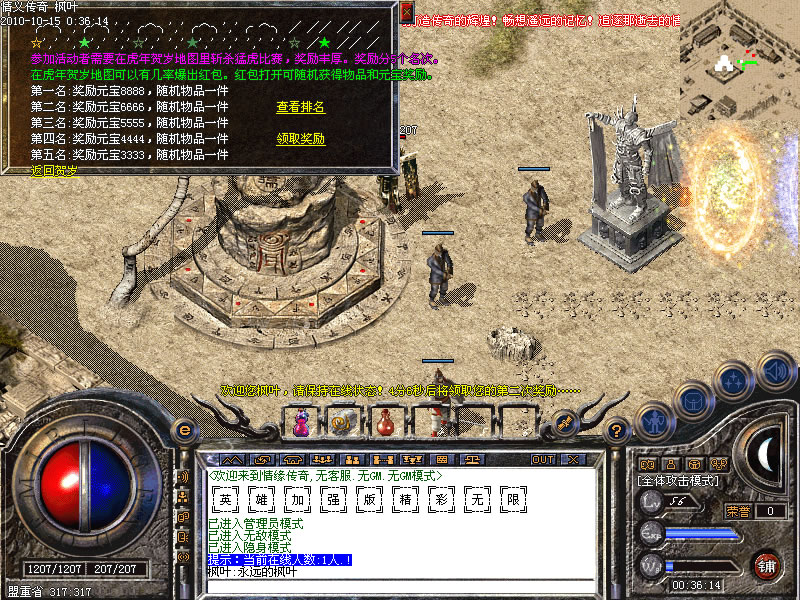Open the character equipment round button
Screen dimensions: 800x600
[x=654, y=420]
